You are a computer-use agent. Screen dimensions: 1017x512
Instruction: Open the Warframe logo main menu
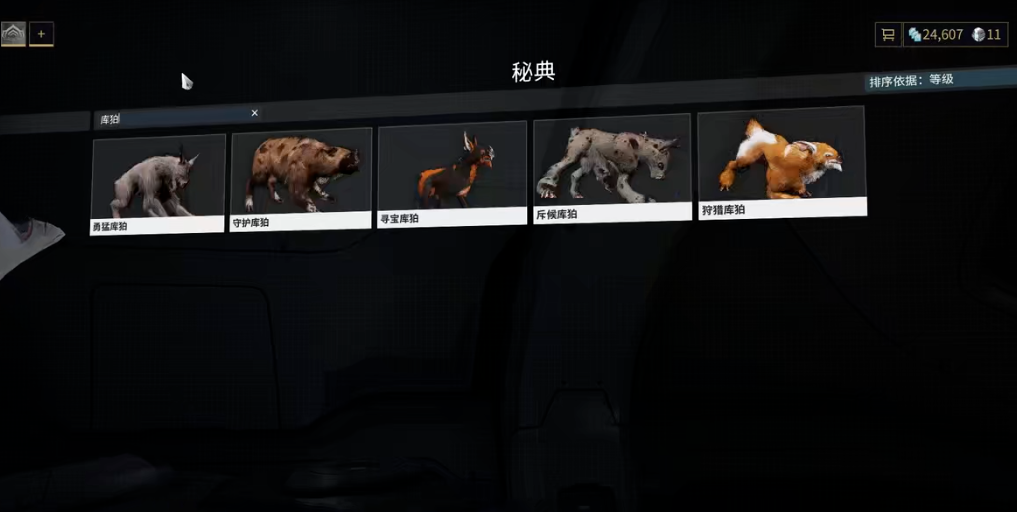pos(13,35)
